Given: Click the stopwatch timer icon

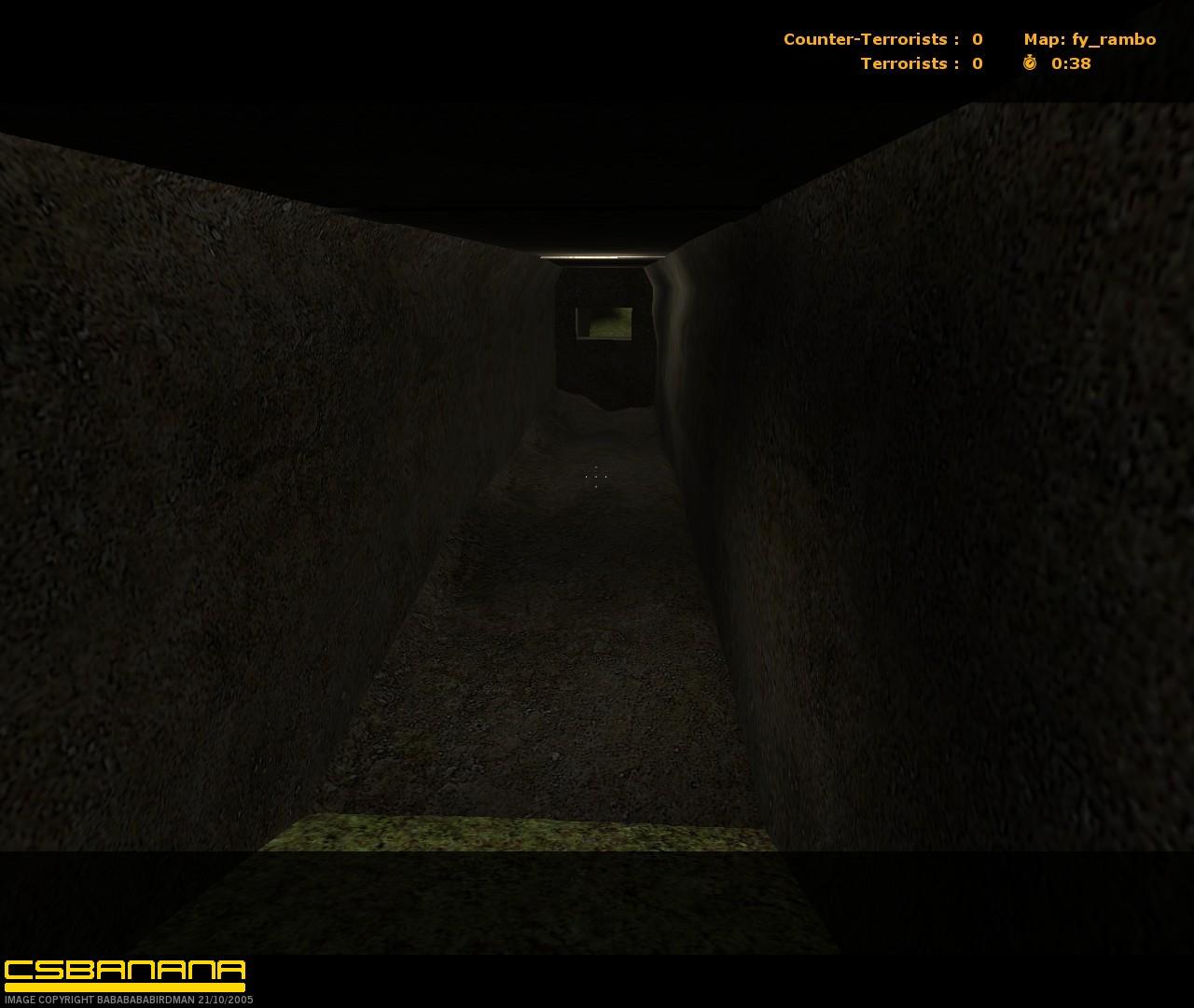Looking at the screenshot, I should click(x=1029, y=64).
